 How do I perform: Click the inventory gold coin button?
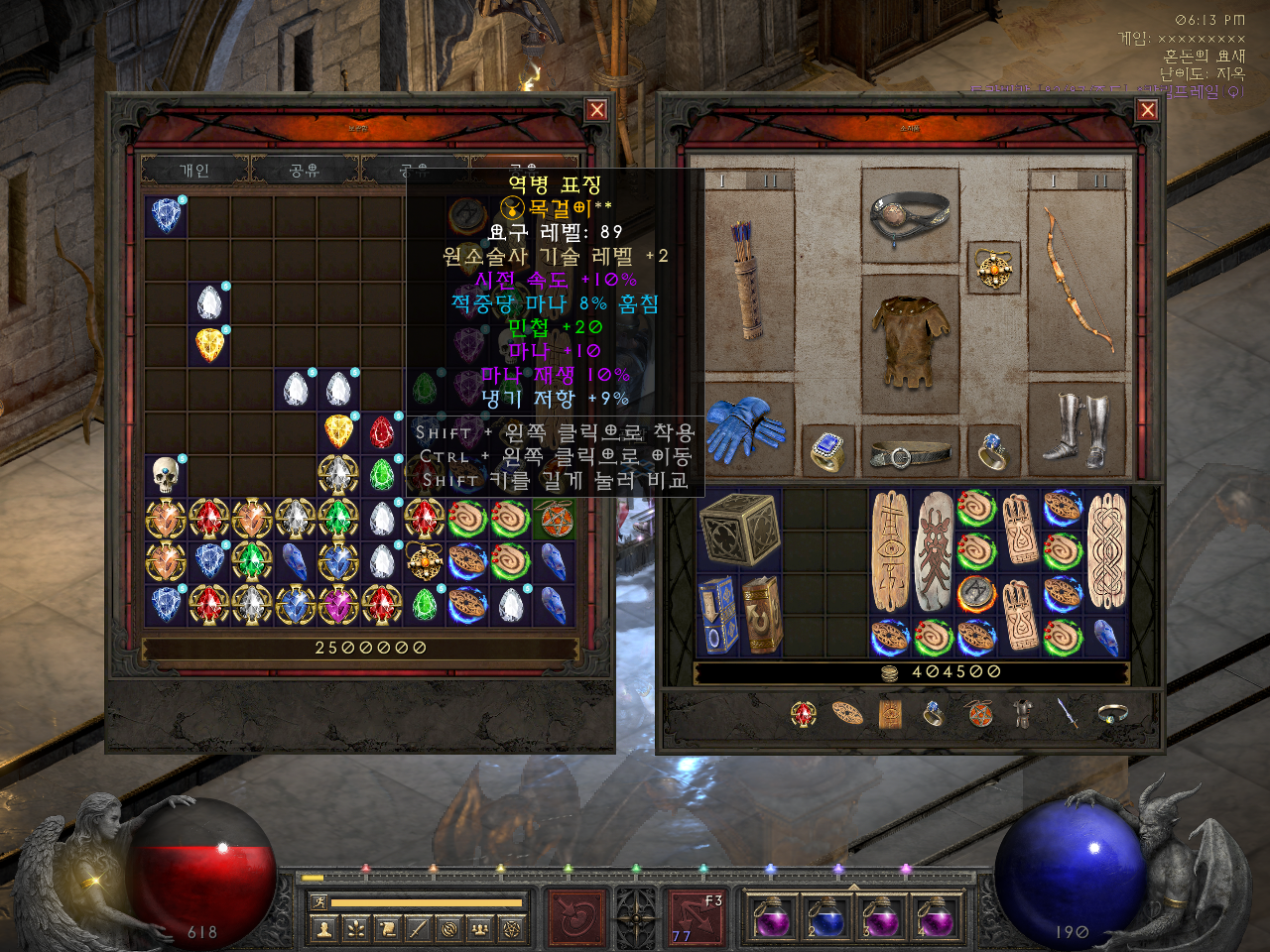pos(890,673)
